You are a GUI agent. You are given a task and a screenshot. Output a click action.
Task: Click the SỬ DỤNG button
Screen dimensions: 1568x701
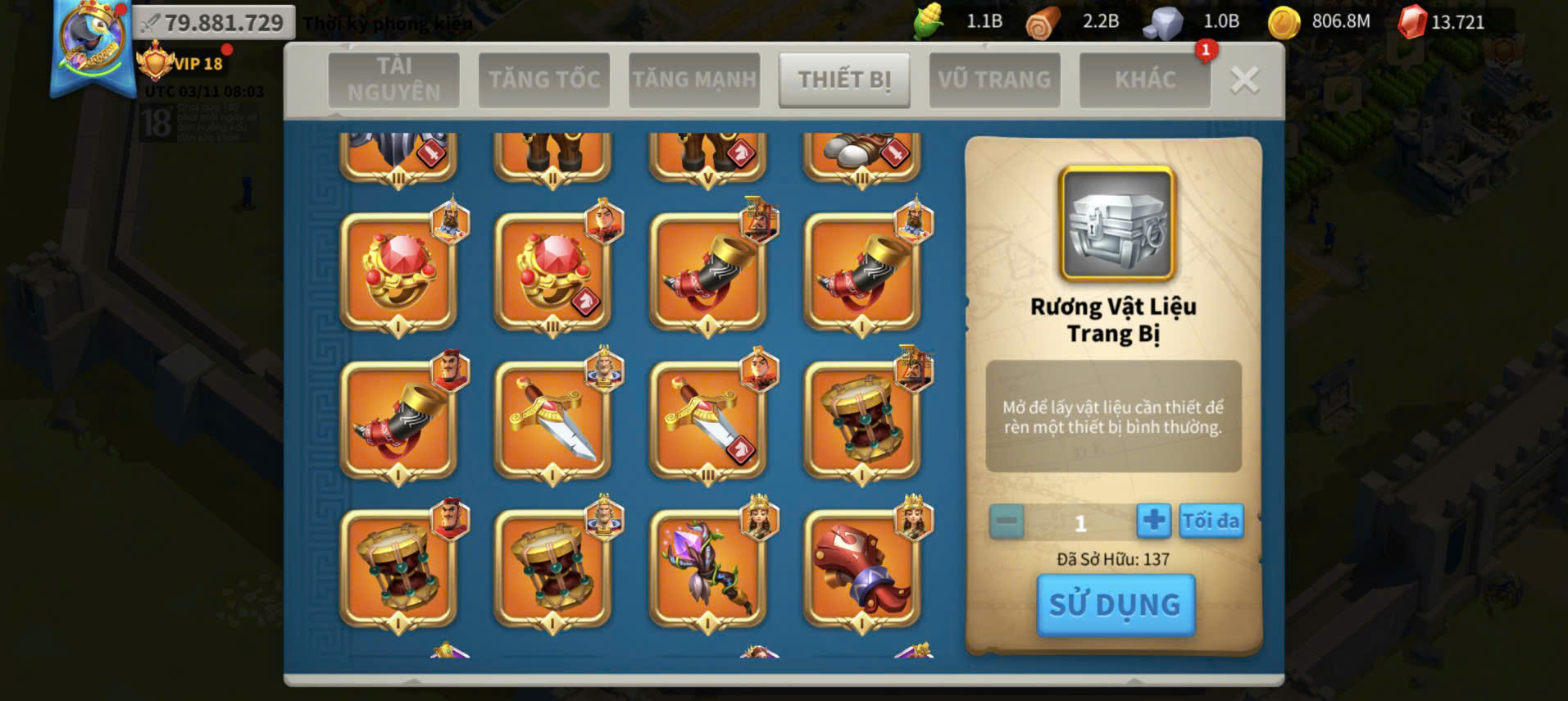click(x=1116, y=605)
